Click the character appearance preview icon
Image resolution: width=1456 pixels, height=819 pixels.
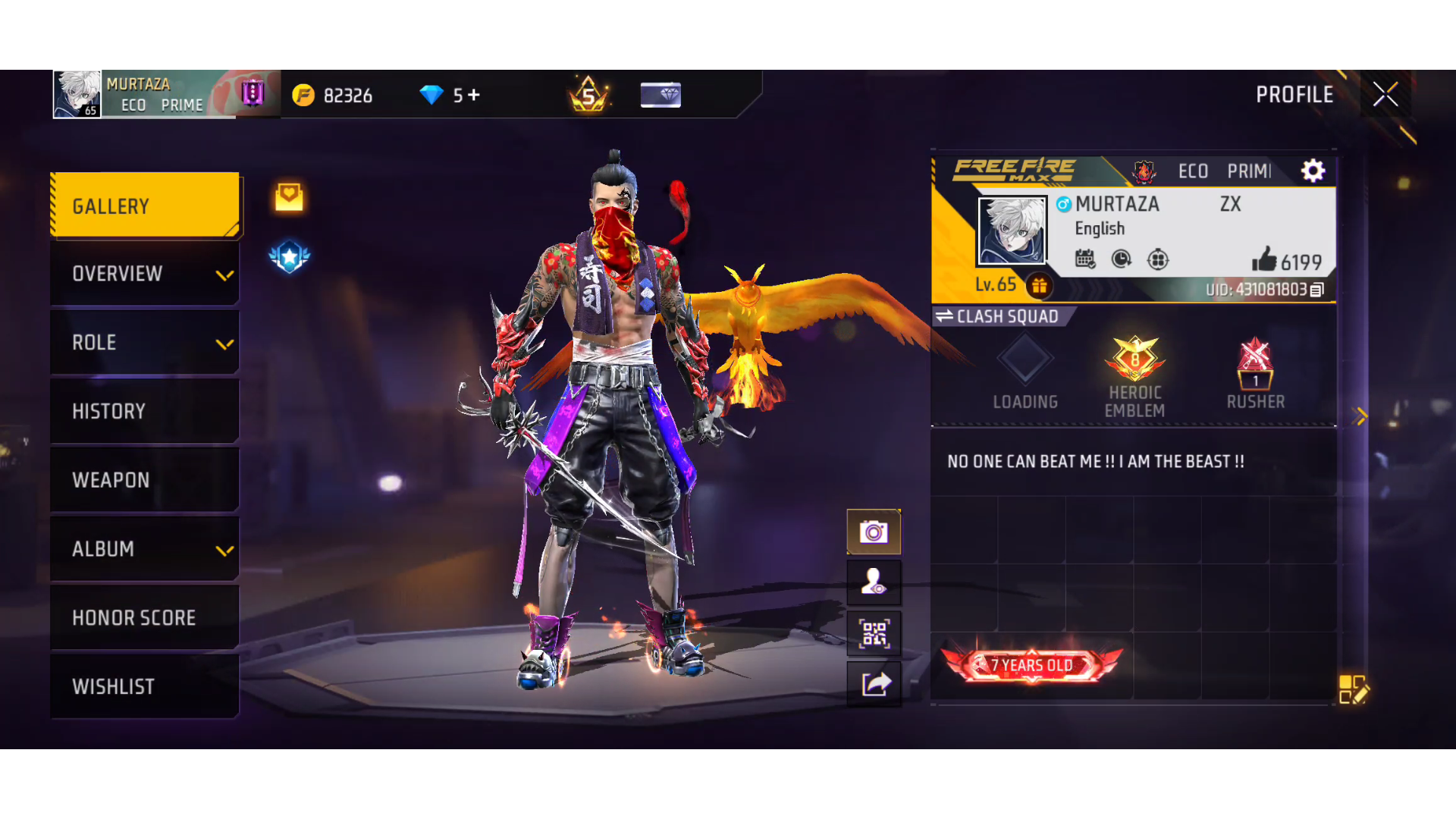[x=874, y=582]
